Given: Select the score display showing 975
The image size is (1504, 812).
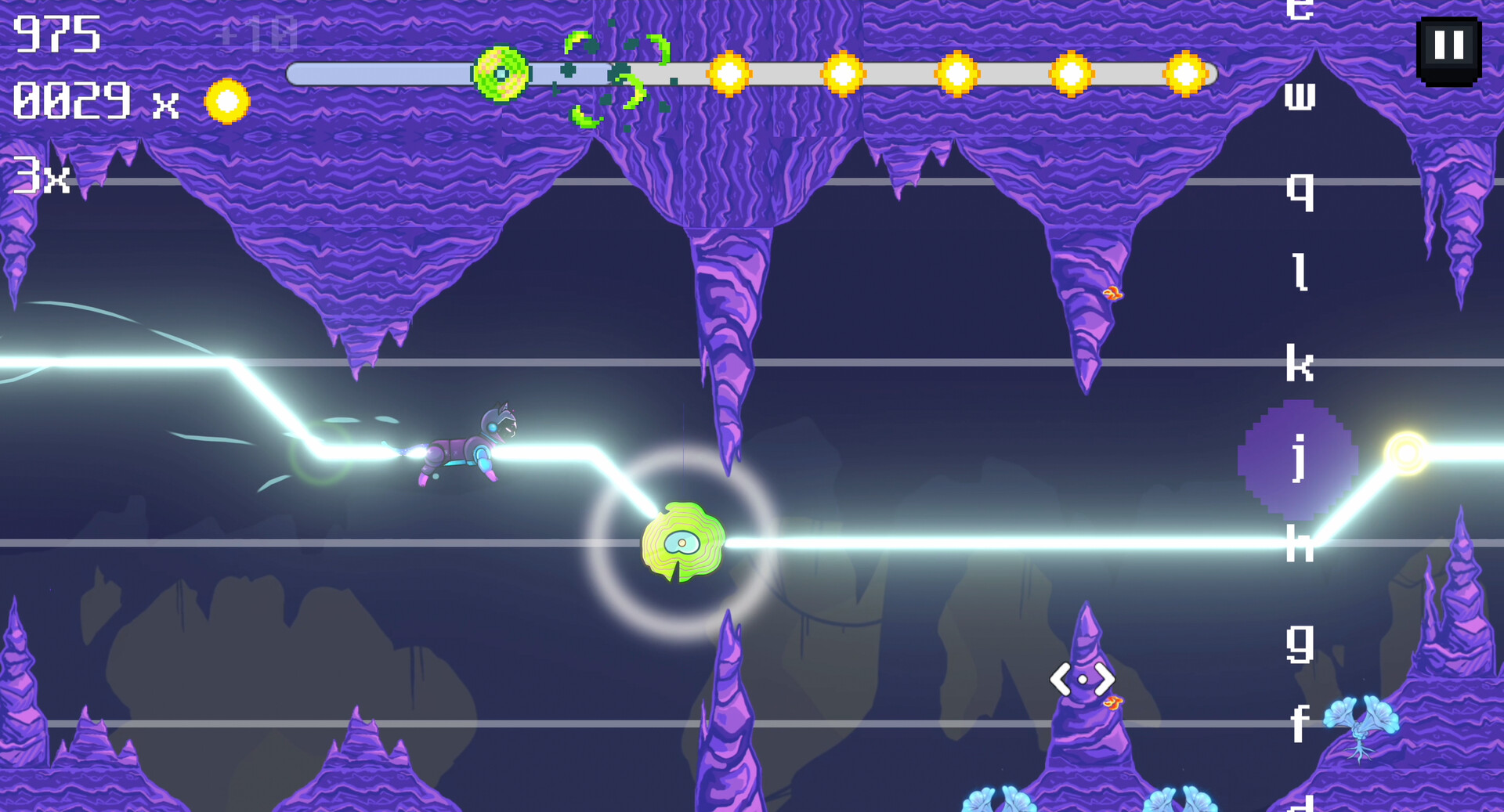Looking at the screenshot, I should 56,33.
